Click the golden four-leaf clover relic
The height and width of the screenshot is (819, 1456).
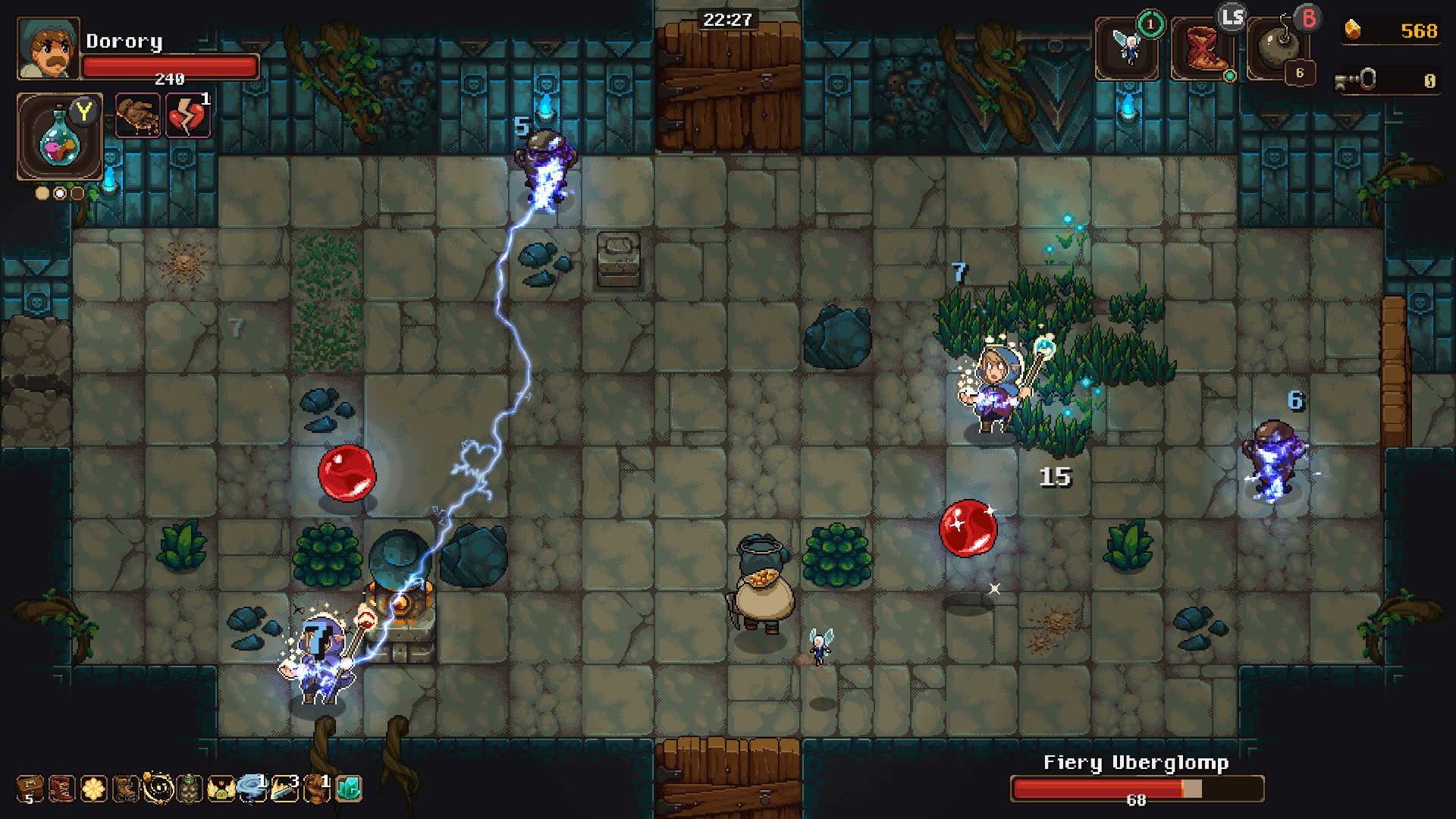pyautogui.click(x=94, y=789)
